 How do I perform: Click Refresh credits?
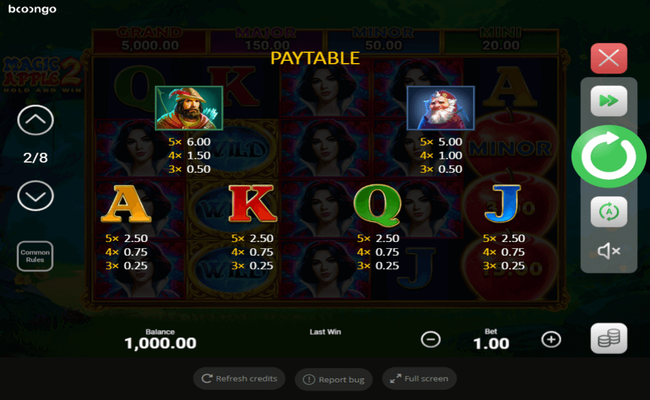239,379
